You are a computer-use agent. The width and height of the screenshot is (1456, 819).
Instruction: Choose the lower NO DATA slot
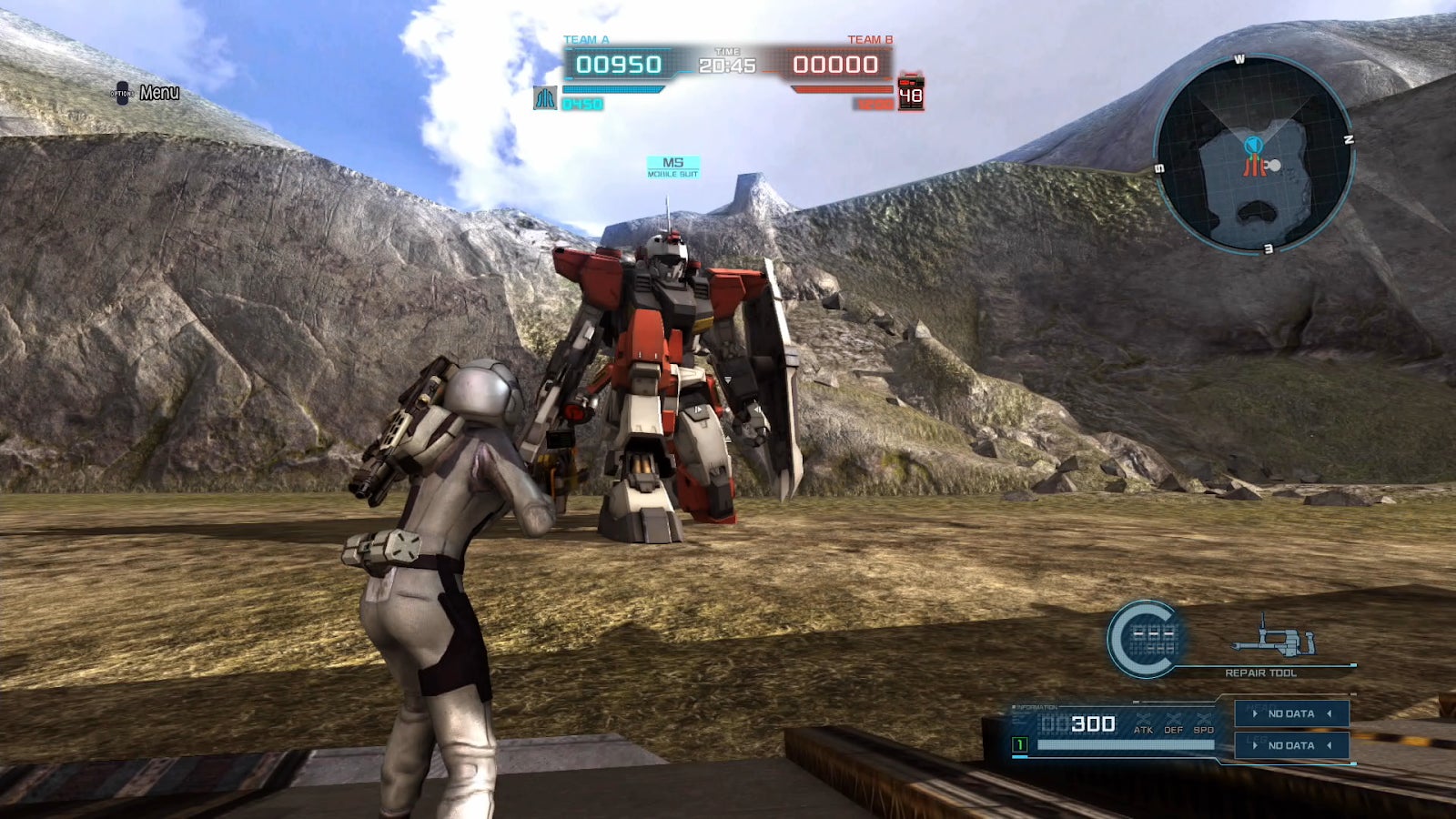(x=1291, y=745)
